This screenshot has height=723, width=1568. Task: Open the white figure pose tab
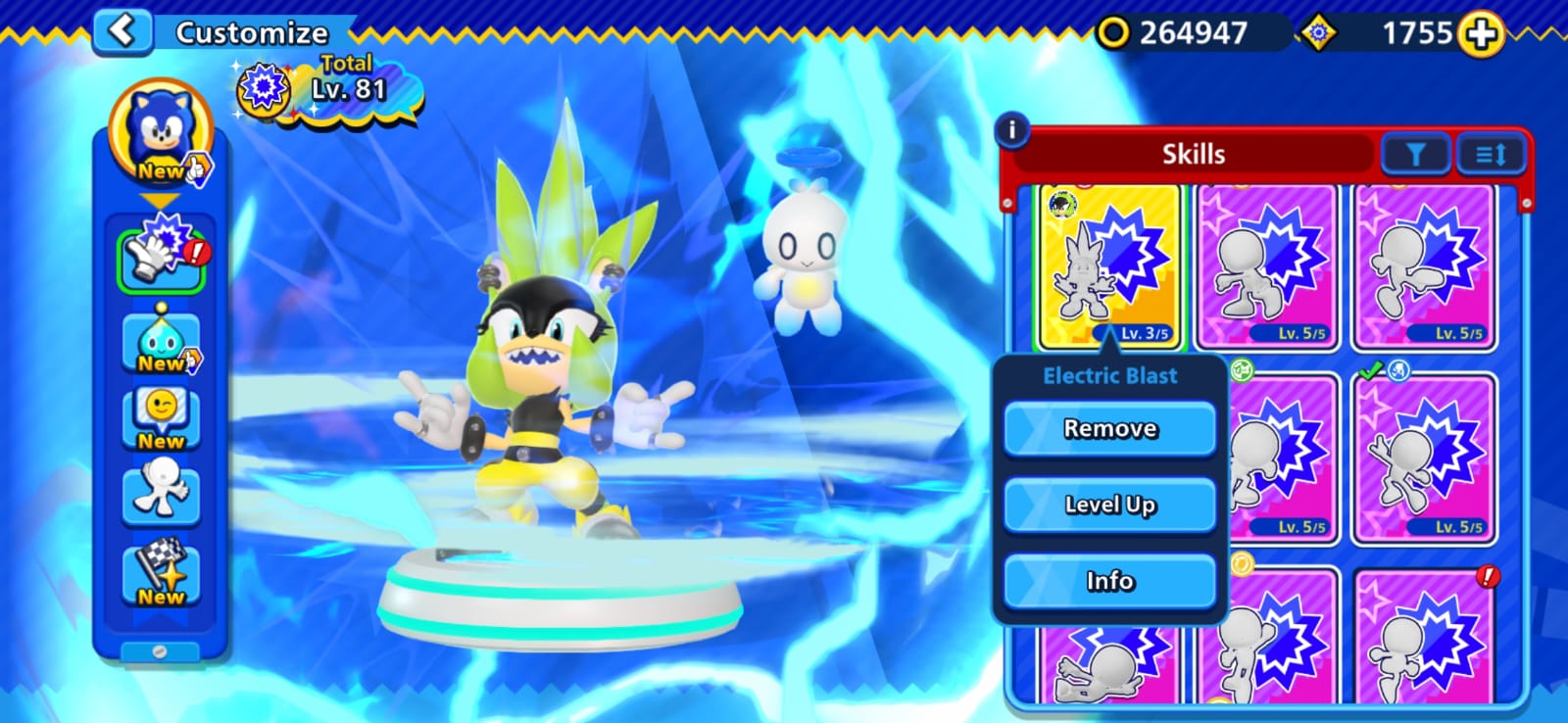click(x=162, y=493)
